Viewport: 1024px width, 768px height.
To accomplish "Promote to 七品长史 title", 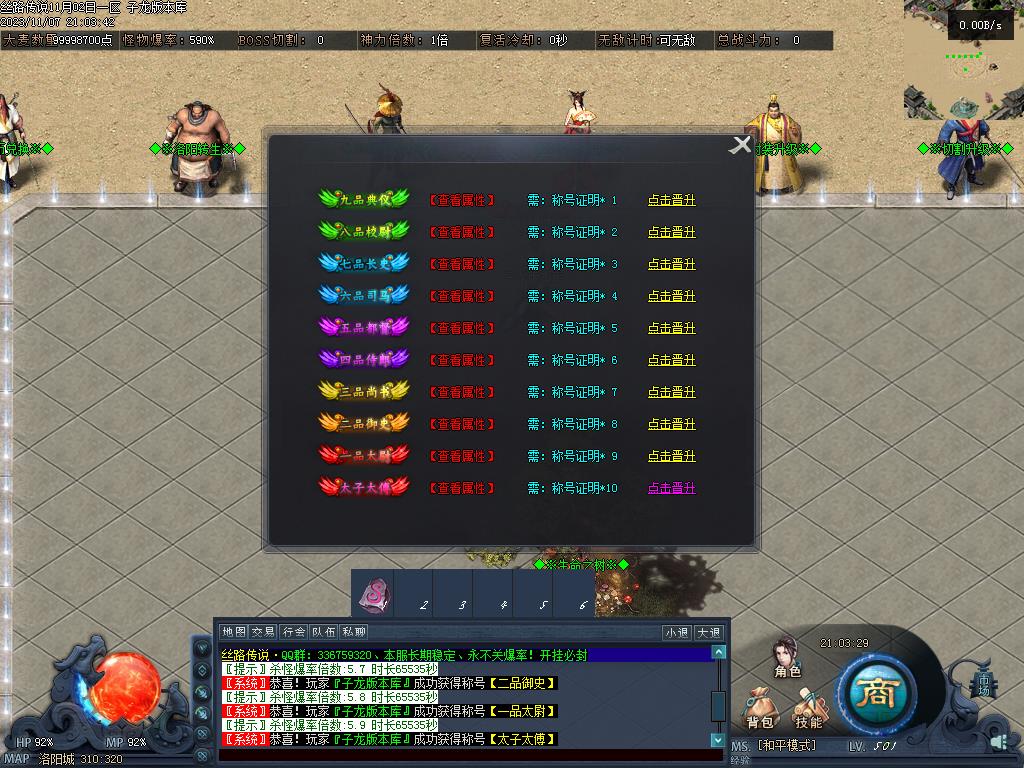I will click(x=671, y=264).
